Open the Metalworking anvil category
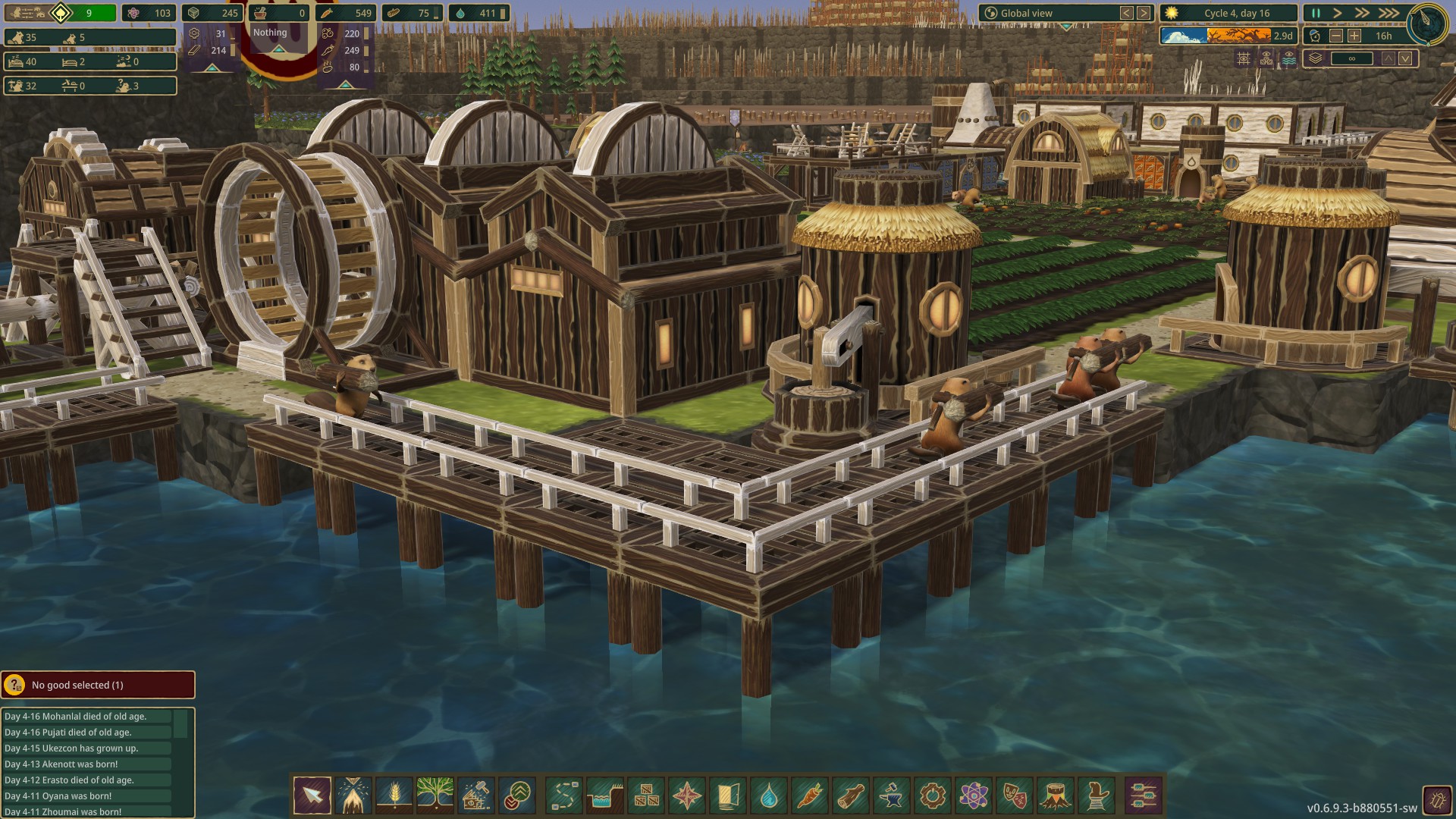Viewport: 1456px width, 819px height. point(891,796)
